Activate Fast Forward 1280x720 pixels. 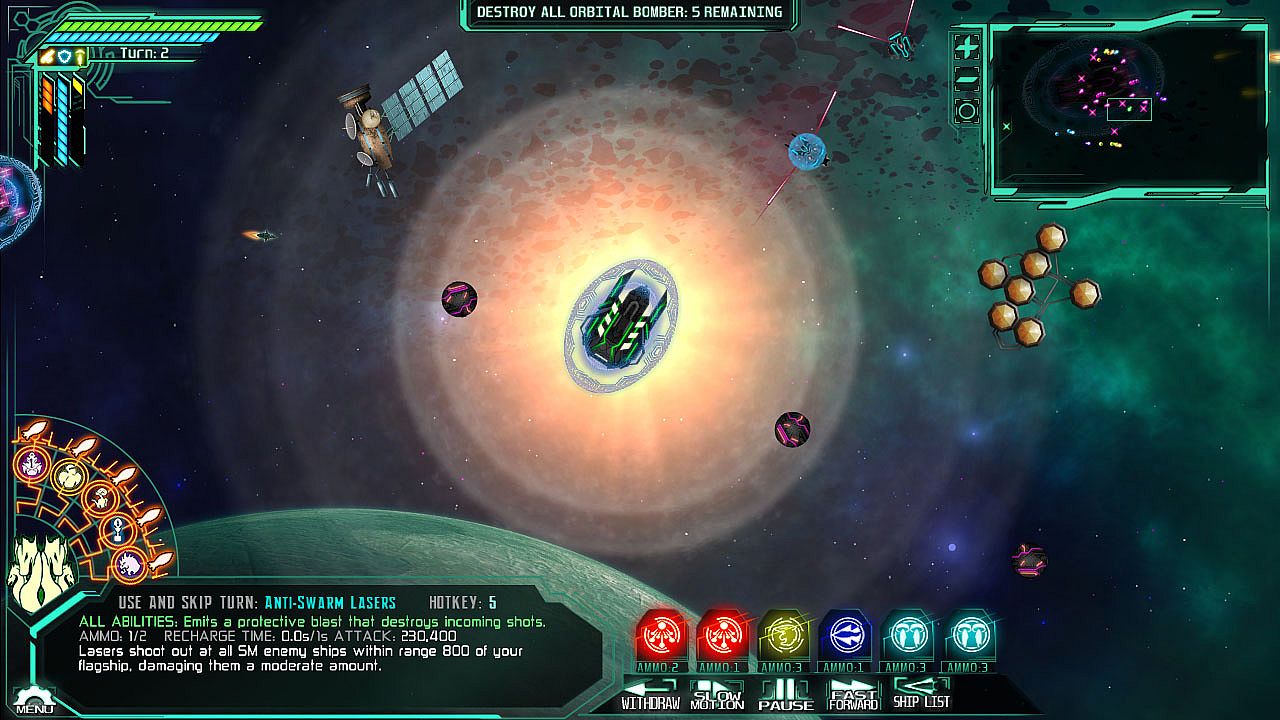click(852, 694)
